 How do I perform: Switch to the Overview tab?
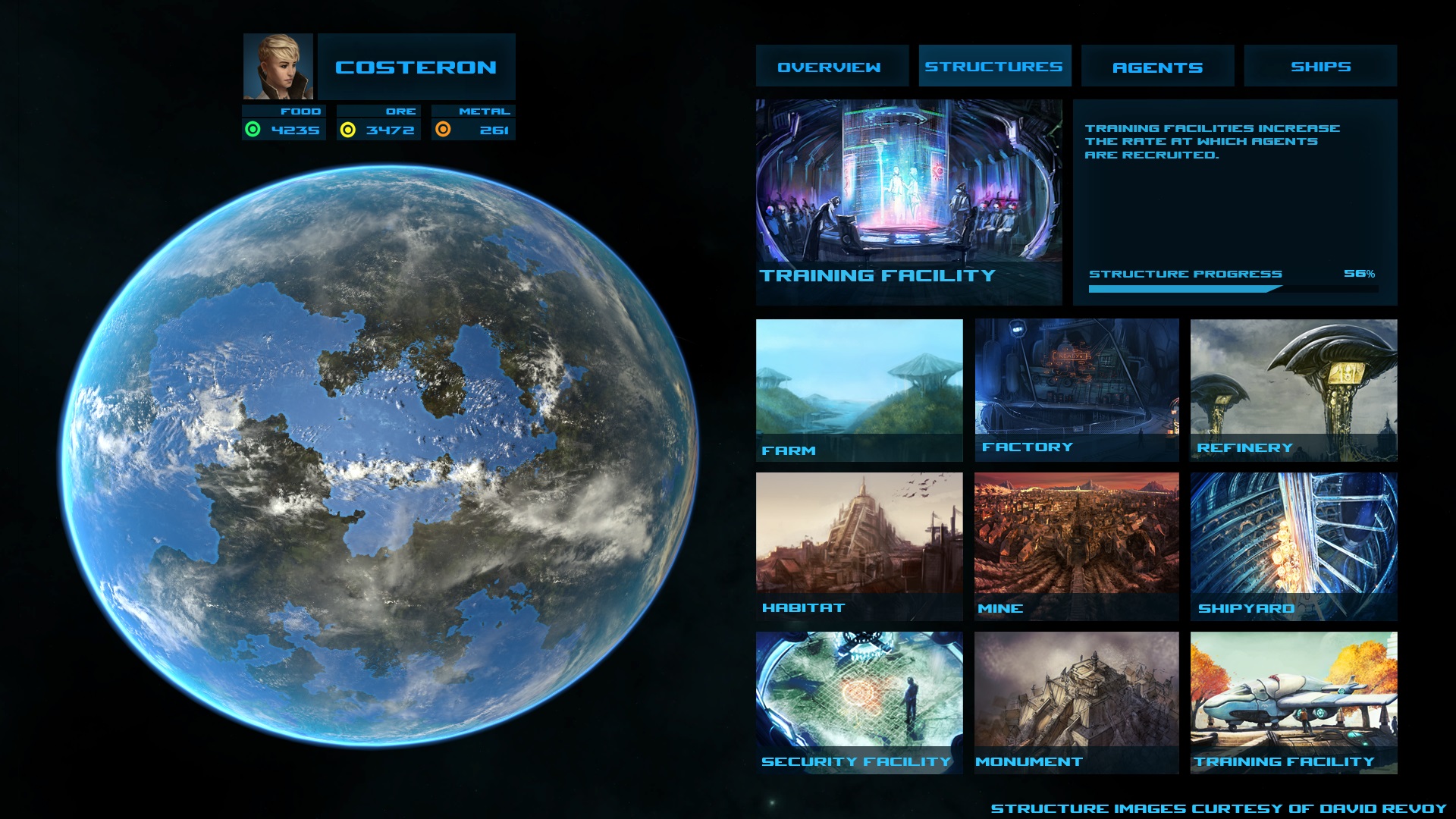coord(831,67)
